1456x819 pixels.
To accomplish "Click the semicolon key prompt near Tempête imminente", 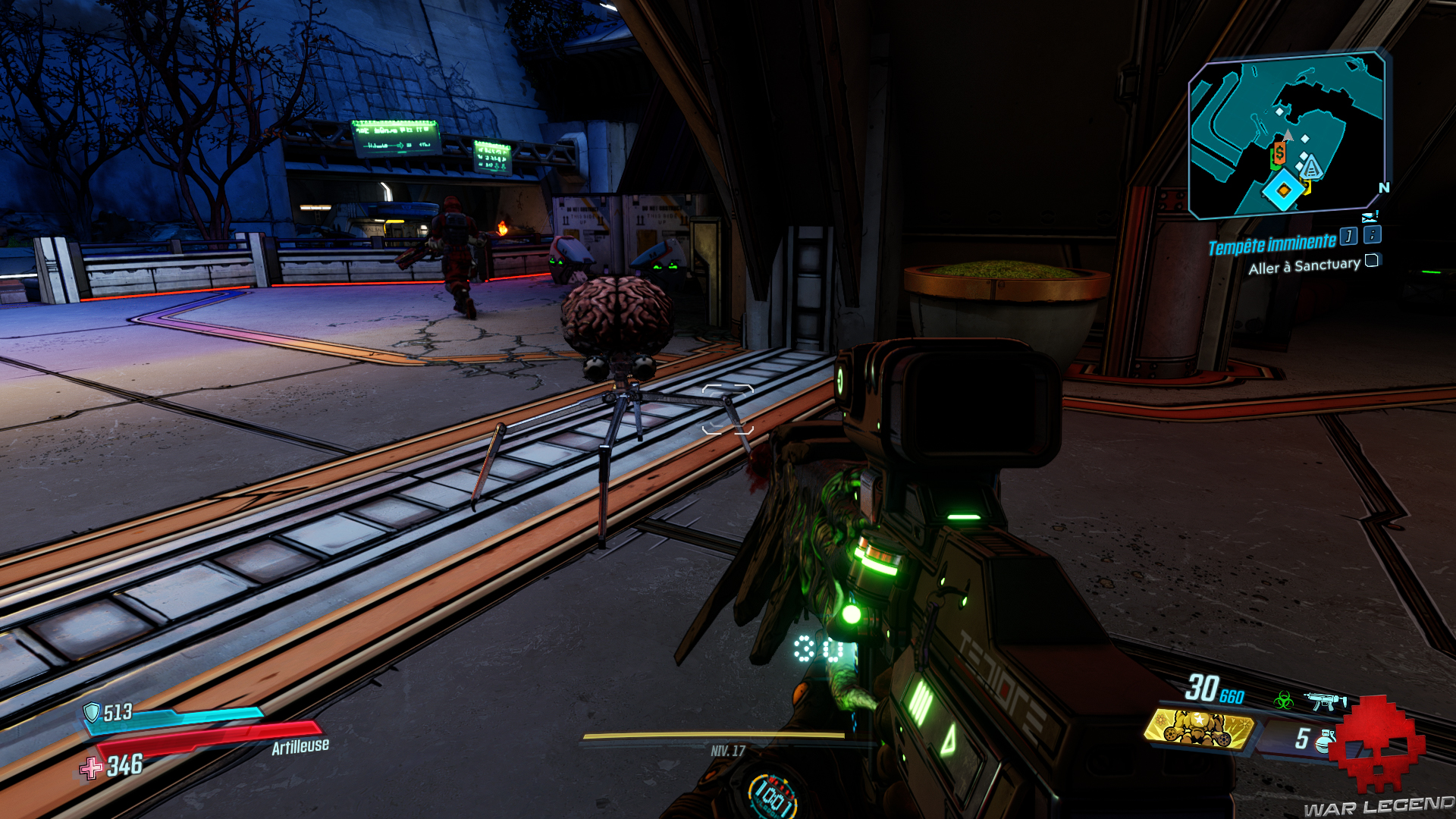I will [x=1371, y=237].
